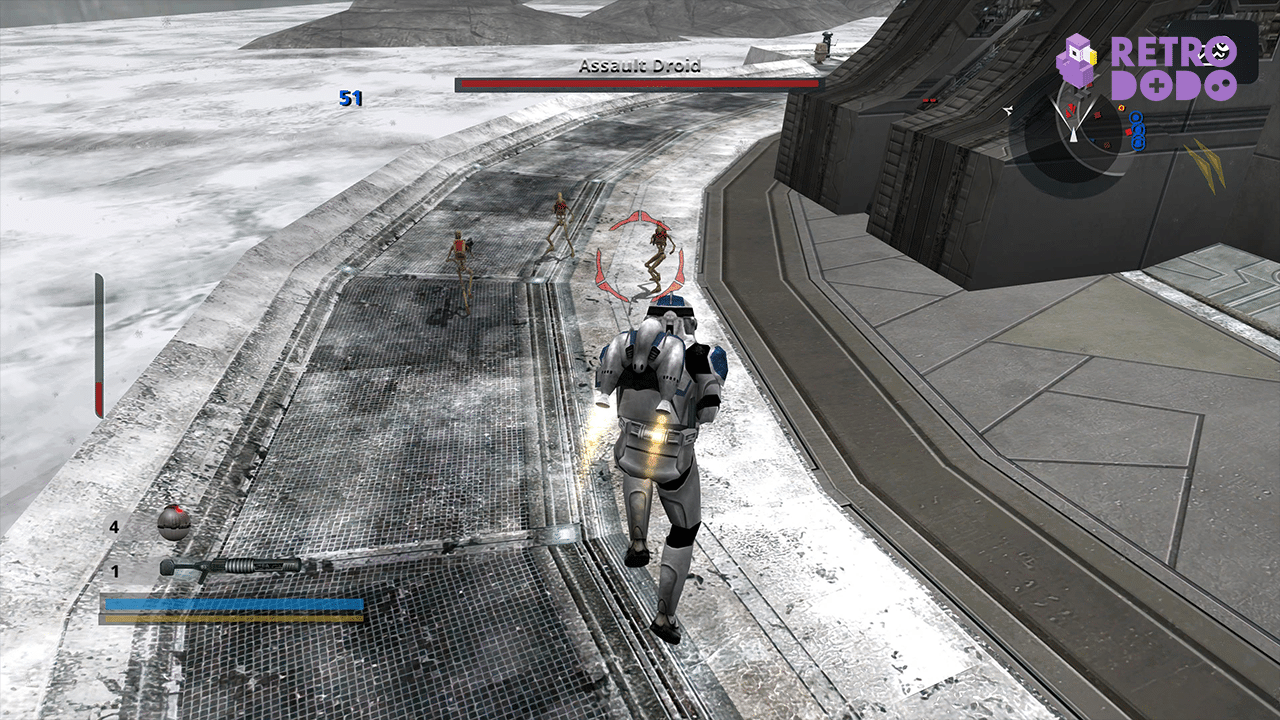Toggle the grenade count beside the detonator

click(114, 527)
